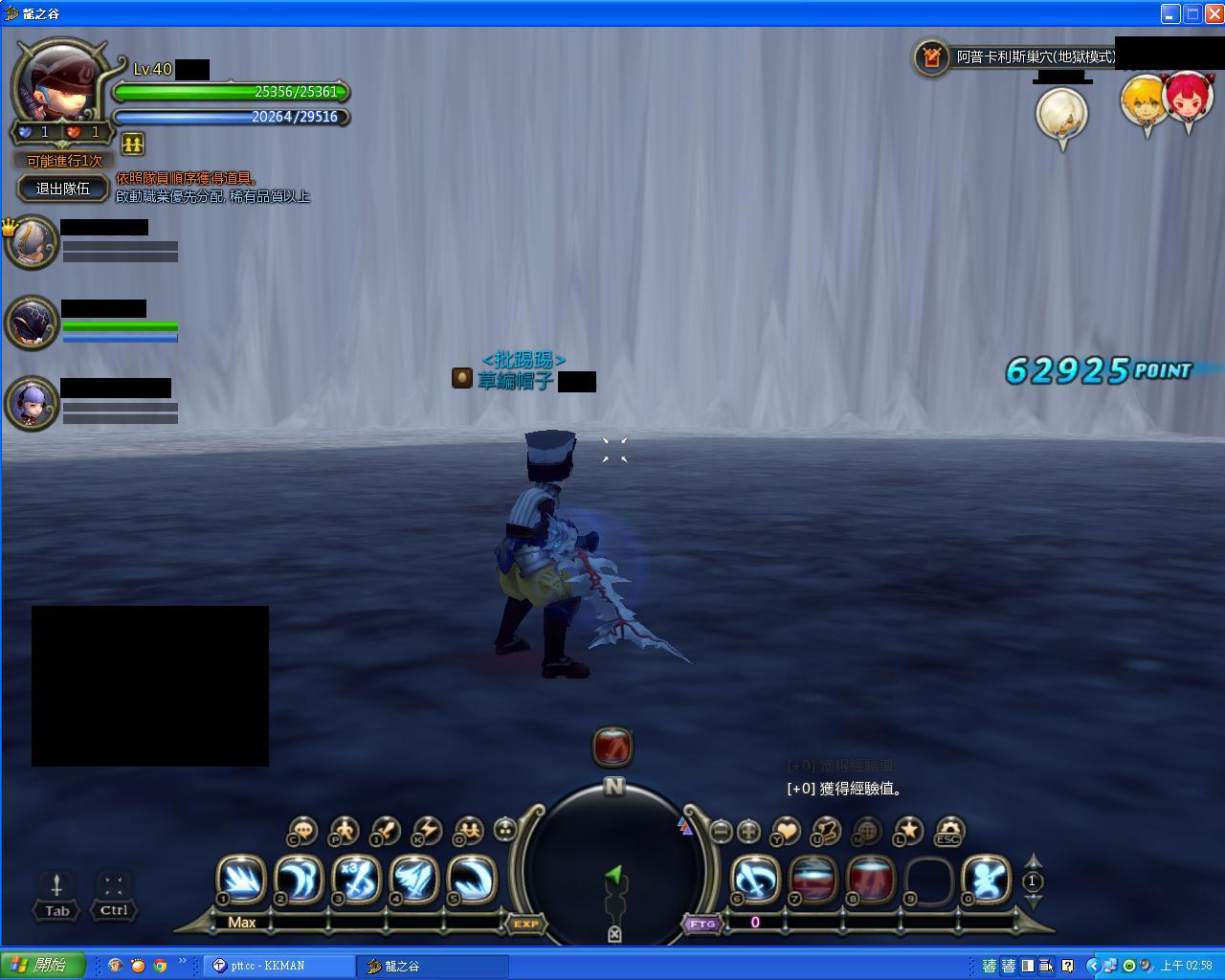This screenshot has height=980, width=1225.
Task: Open the skill window lightning icon
Action: (x=427, y=830)
